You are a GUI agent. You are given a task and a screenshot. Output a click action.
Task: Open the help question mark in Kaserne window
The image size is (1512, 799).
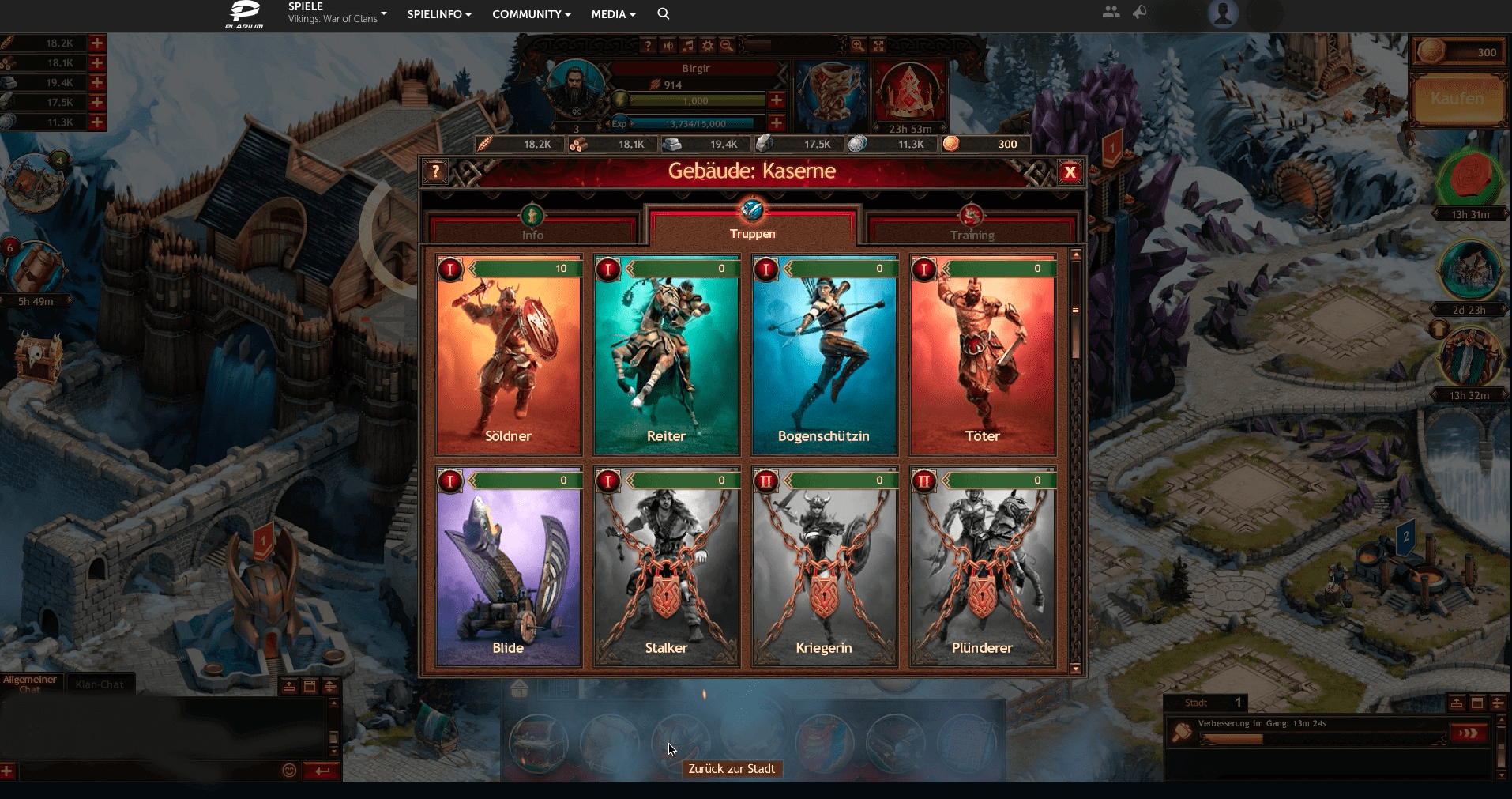point(435,171)
